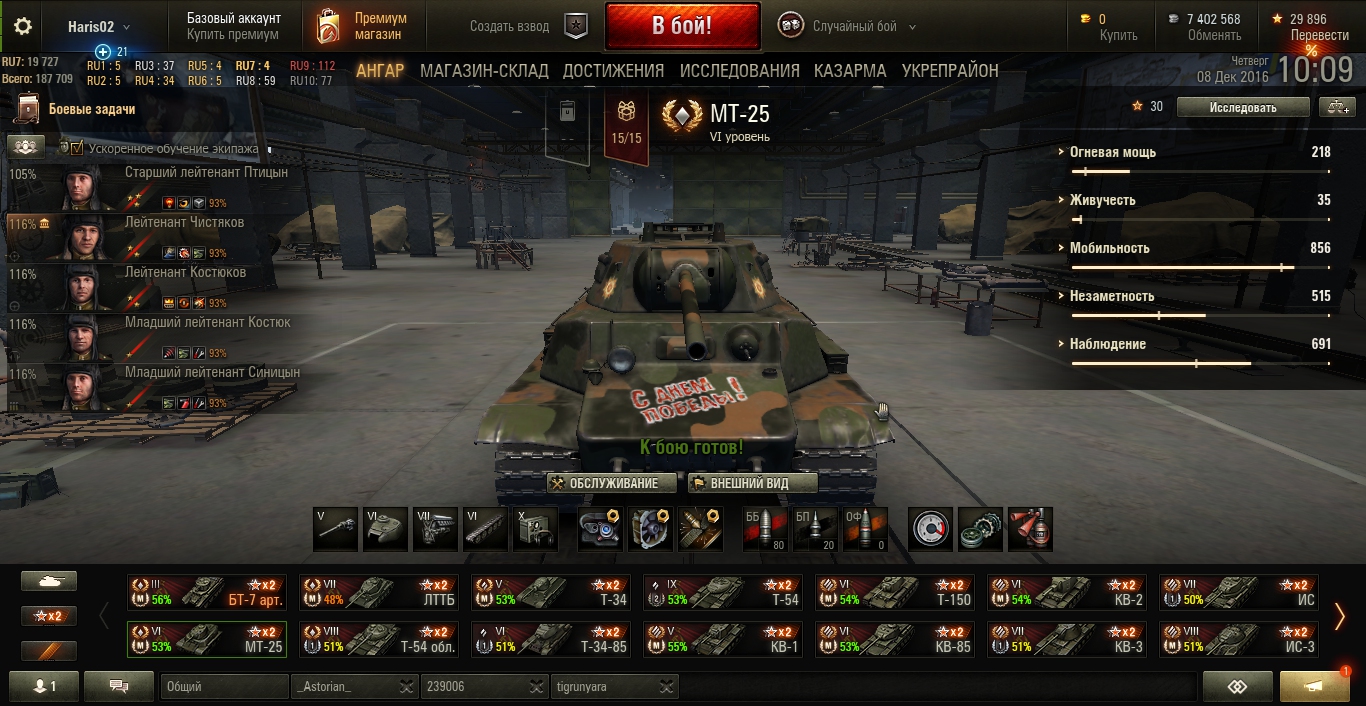This screenshot has height=706, width=1366.
Task: Switch to the ДОСТИЖЕНИЯ tab
Action: (613, 71)
